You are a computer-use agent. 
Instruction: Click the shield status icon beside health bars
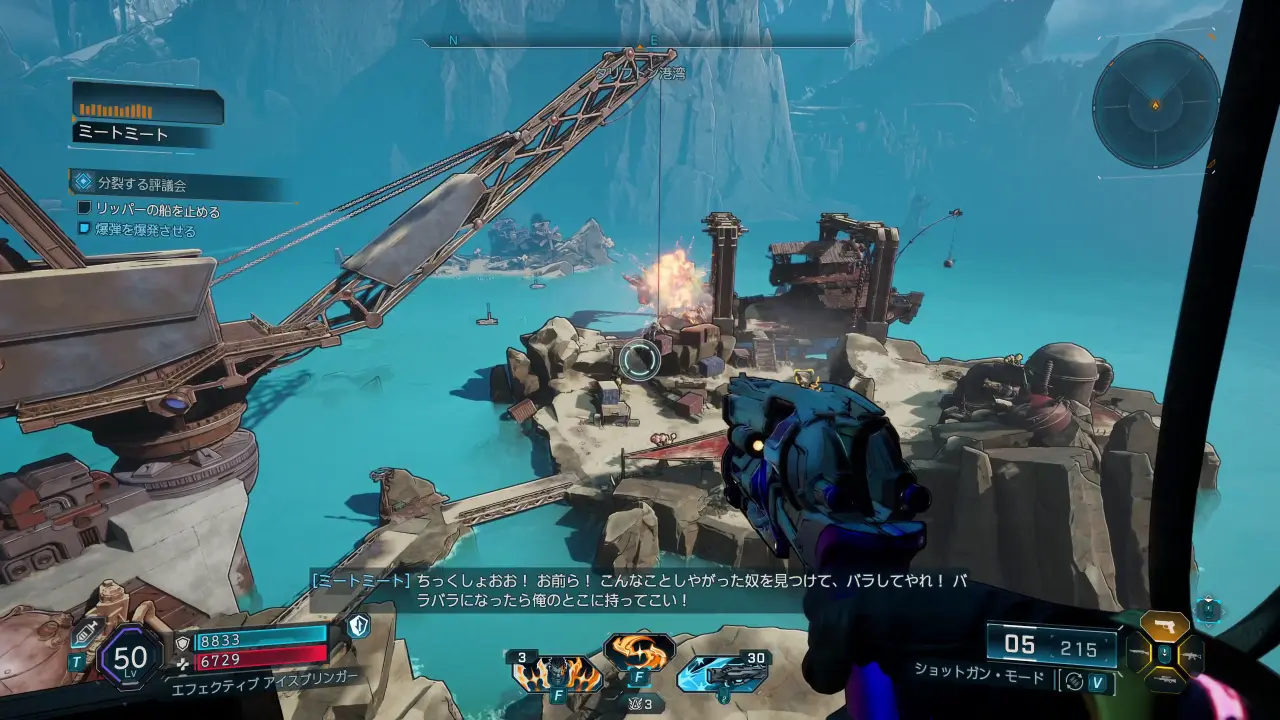(358, 626)
